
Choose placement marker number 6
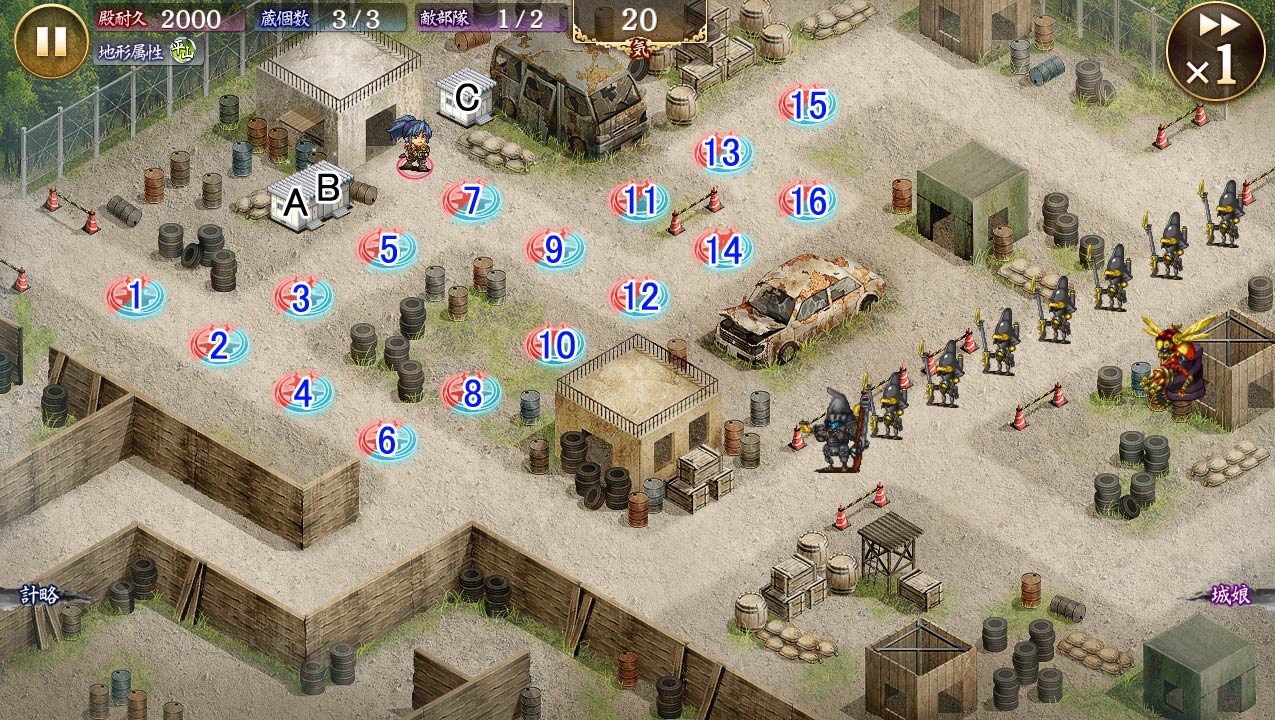pos(387,441)
